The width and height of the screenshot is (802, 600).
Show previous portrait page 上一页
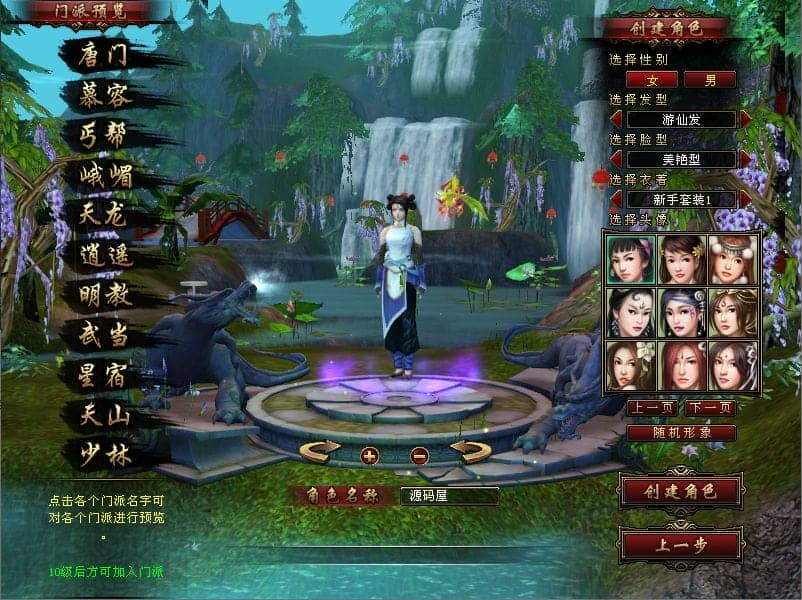point(652,408)
